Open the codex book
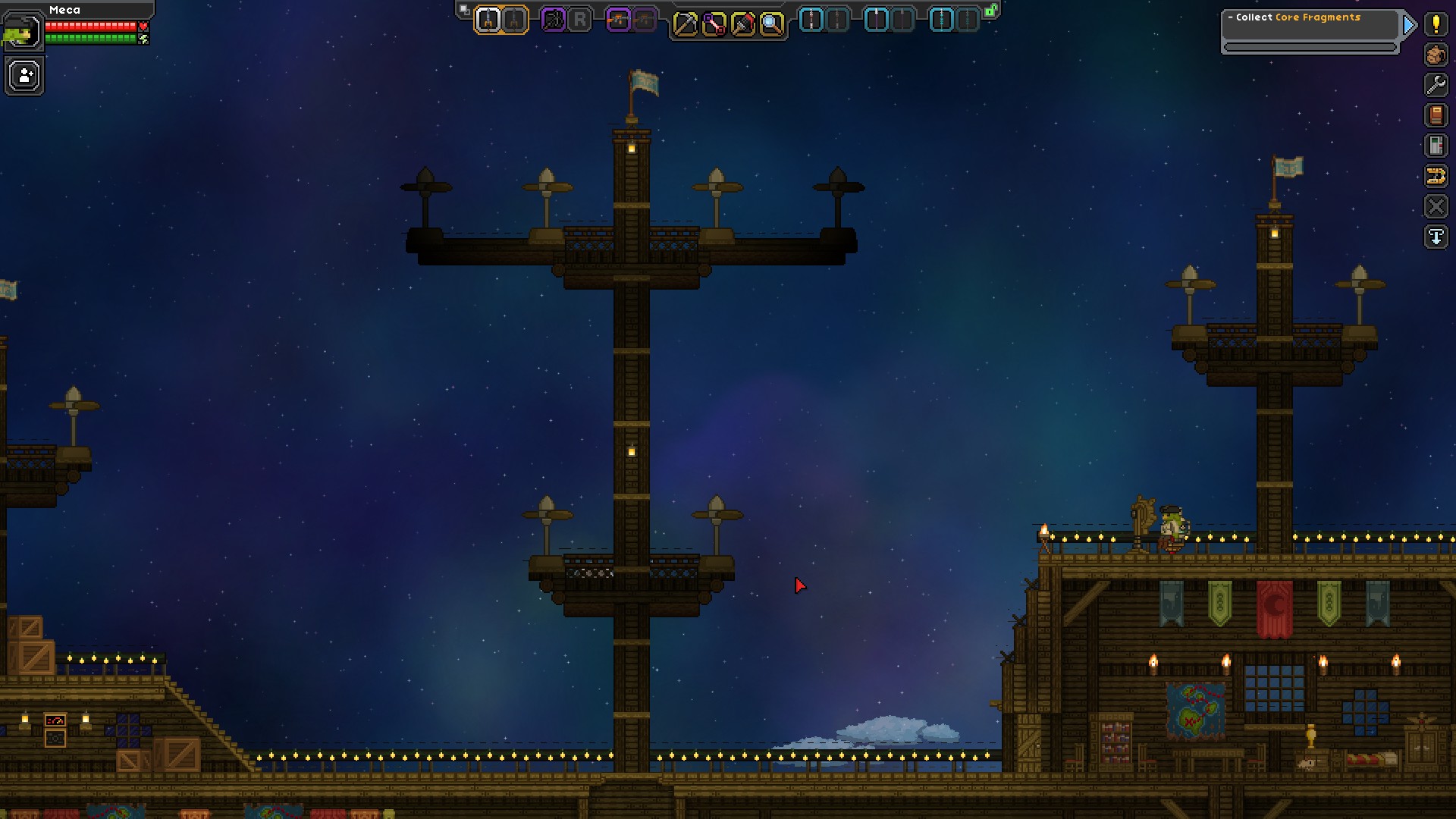The height and width of the screenshot is (819, 1456). click(1436, 115)
